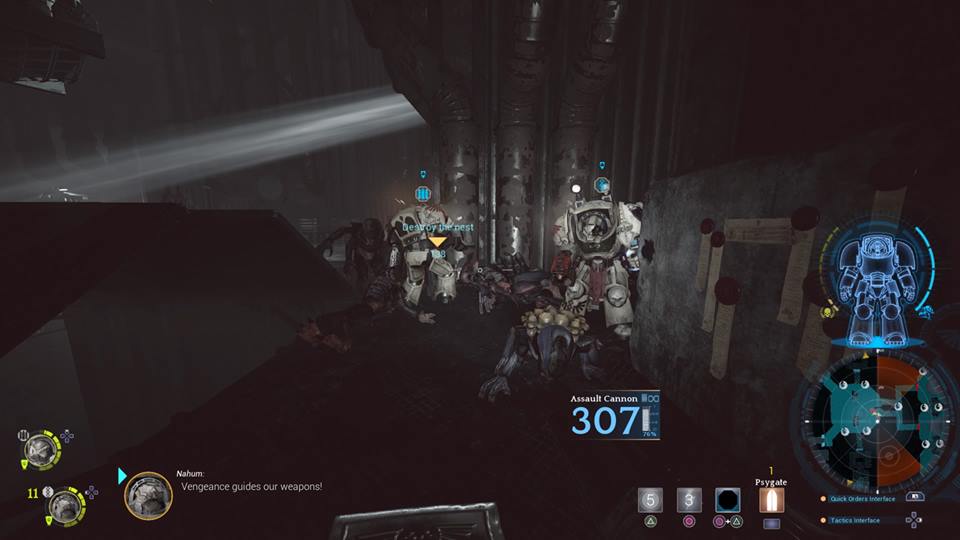Activate the black octagon ability slot
The height and width of the screenshot is (540, 960).
pyautogui.click(x=727, y=499)
